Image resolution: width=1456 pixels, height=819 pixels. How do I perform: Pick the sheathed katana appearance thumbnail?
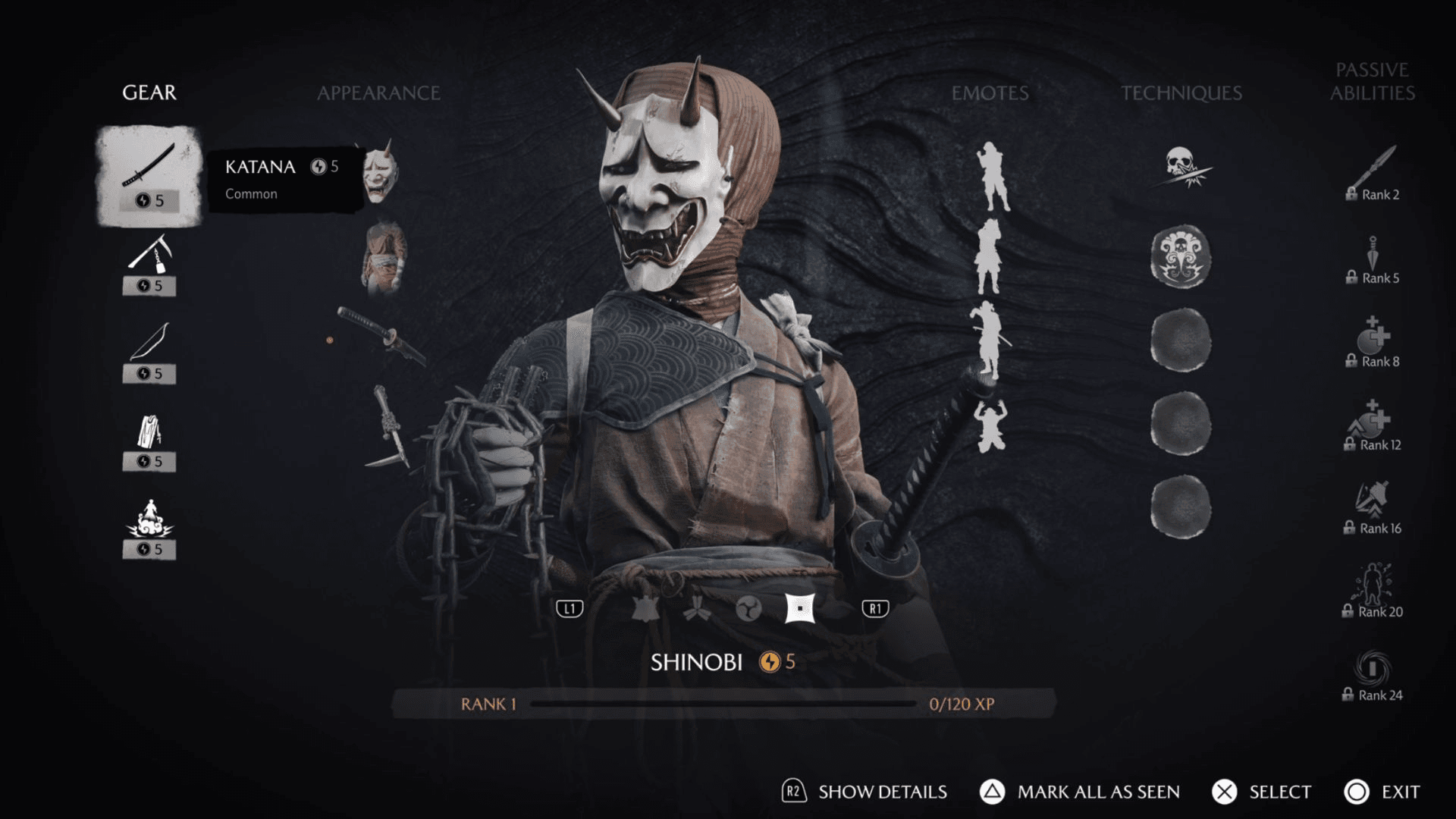(381, 335)
